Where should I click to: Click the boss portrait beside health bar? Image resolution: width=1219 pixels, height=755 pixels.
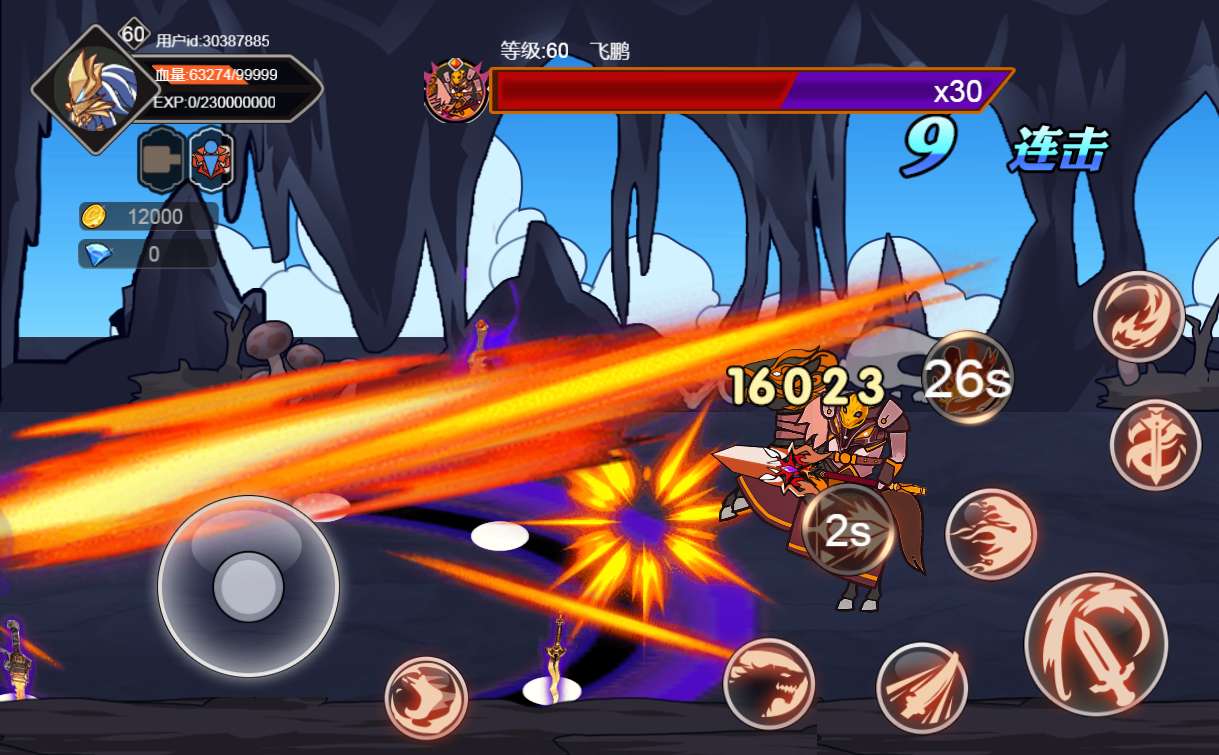point(456,91)
